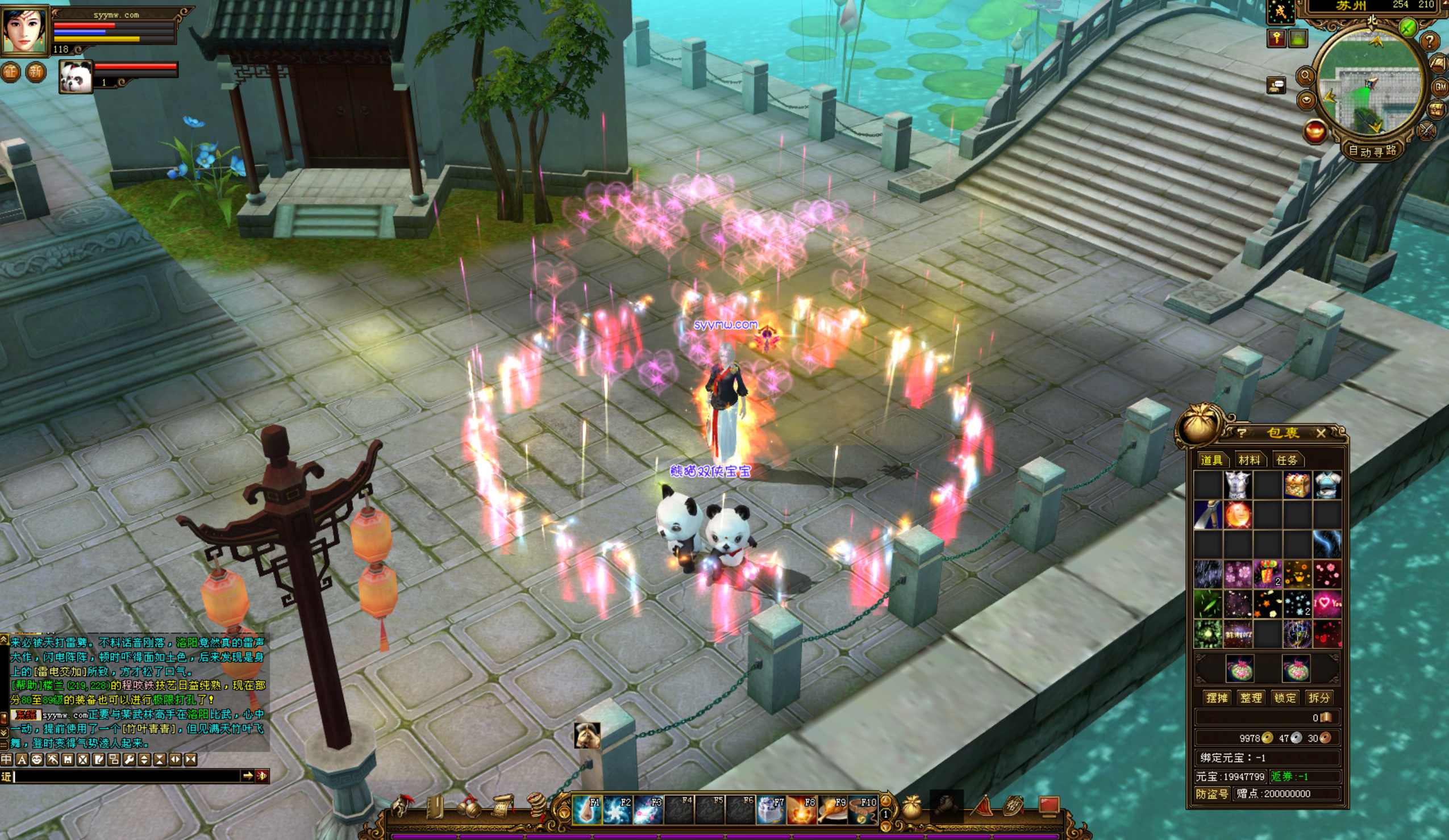Click the 锁定 lock button

[x=1285, y=697]
